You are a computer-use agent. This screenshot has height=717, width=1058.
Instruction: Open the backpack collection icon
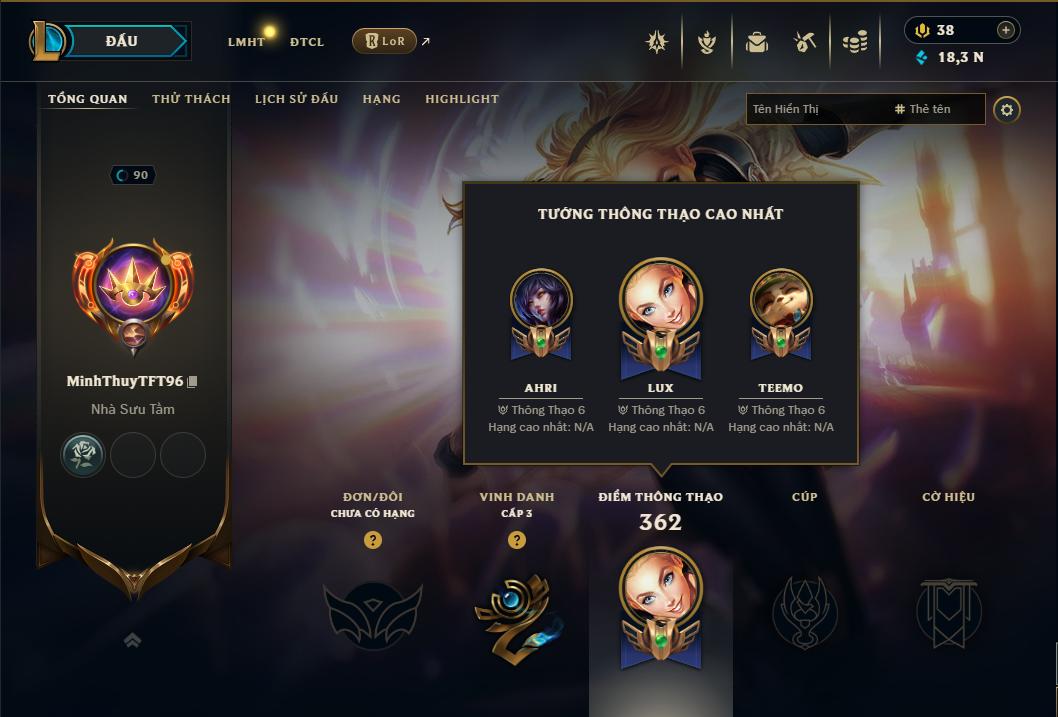point(757,42)
